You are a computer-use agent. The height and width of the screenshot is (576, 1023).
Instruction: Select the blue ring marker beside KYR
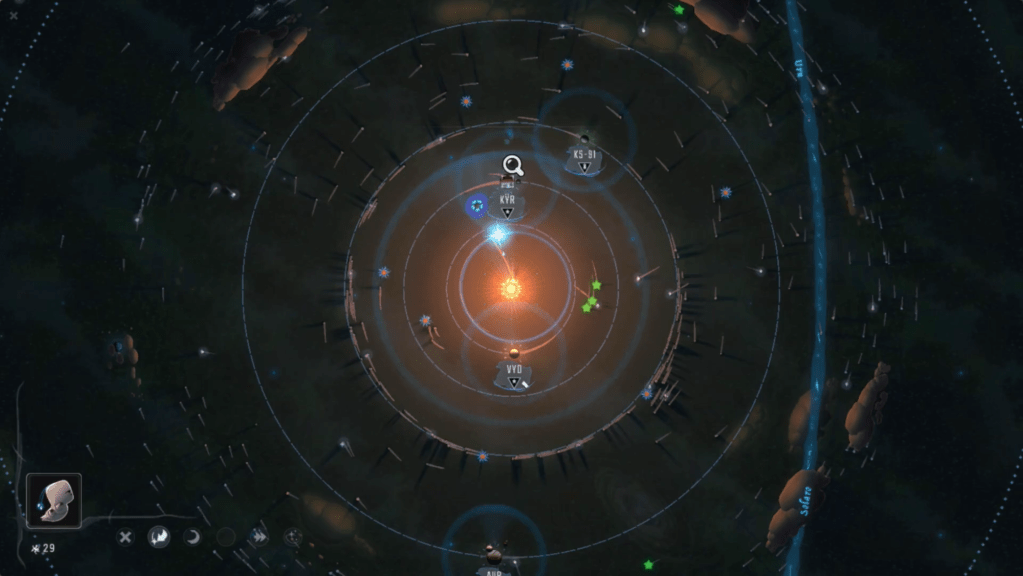coord(477,206)
